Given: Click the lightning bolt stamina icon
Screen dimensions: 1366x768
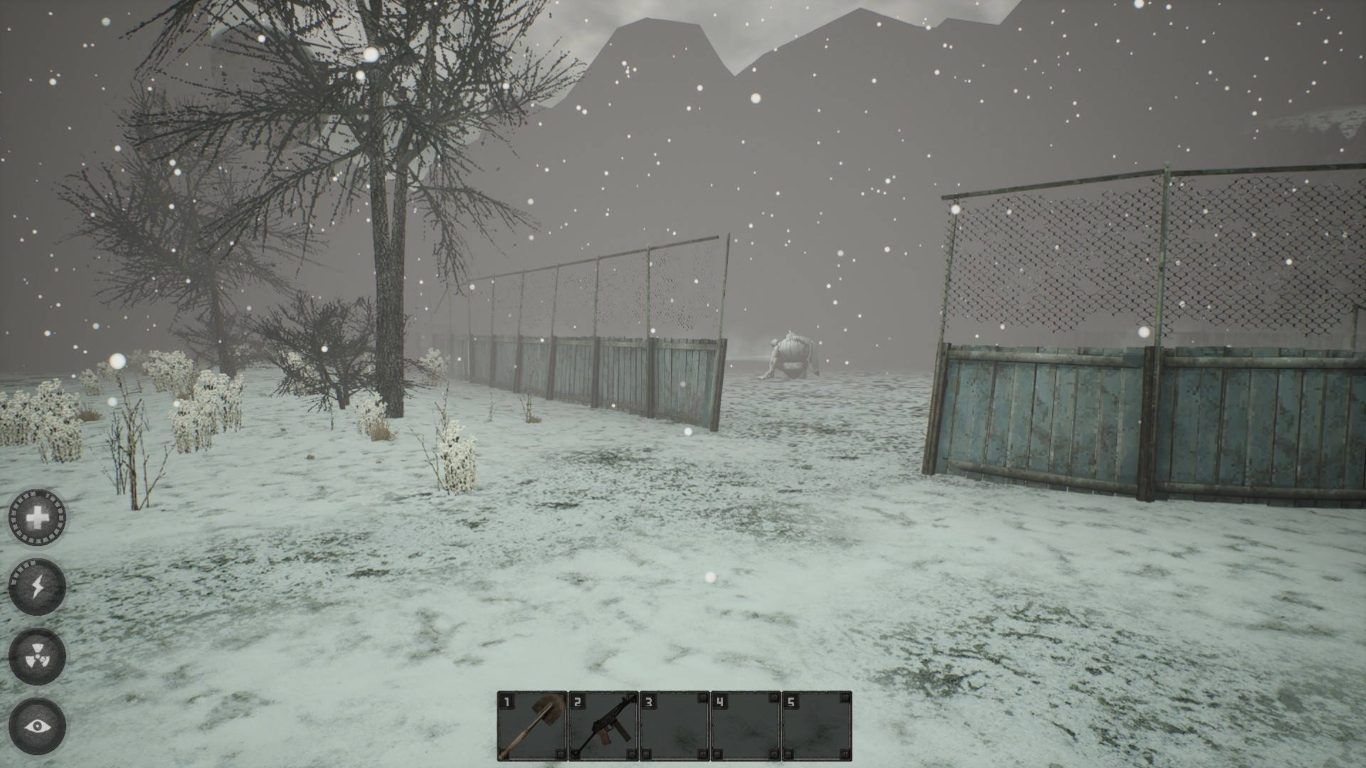Looking at the screenshot, I should point(37,587).
